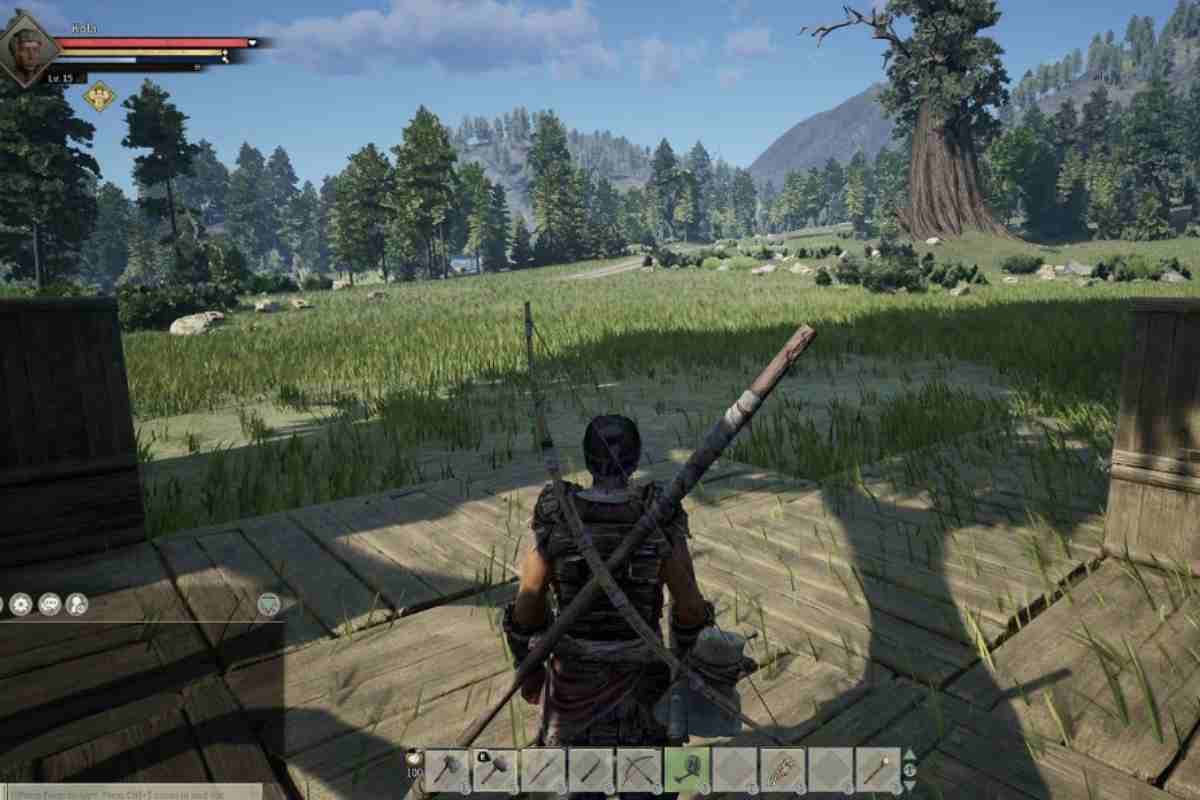1200x800 pixels.
Task: Use the rope item in the hotbar
Action: point(783,769)
